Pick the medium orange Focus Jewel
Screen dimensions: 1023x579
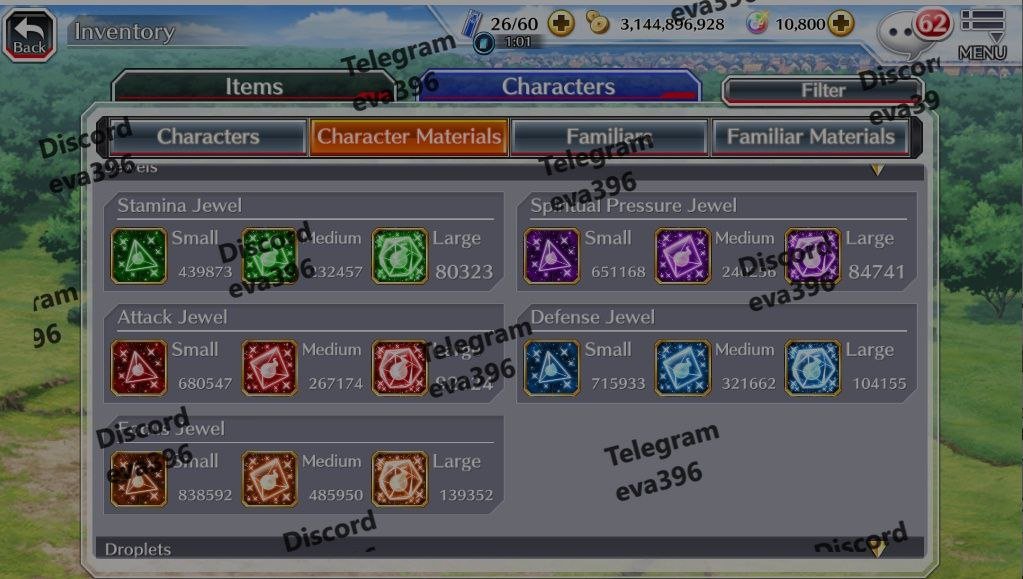click(x=270, y=480)
